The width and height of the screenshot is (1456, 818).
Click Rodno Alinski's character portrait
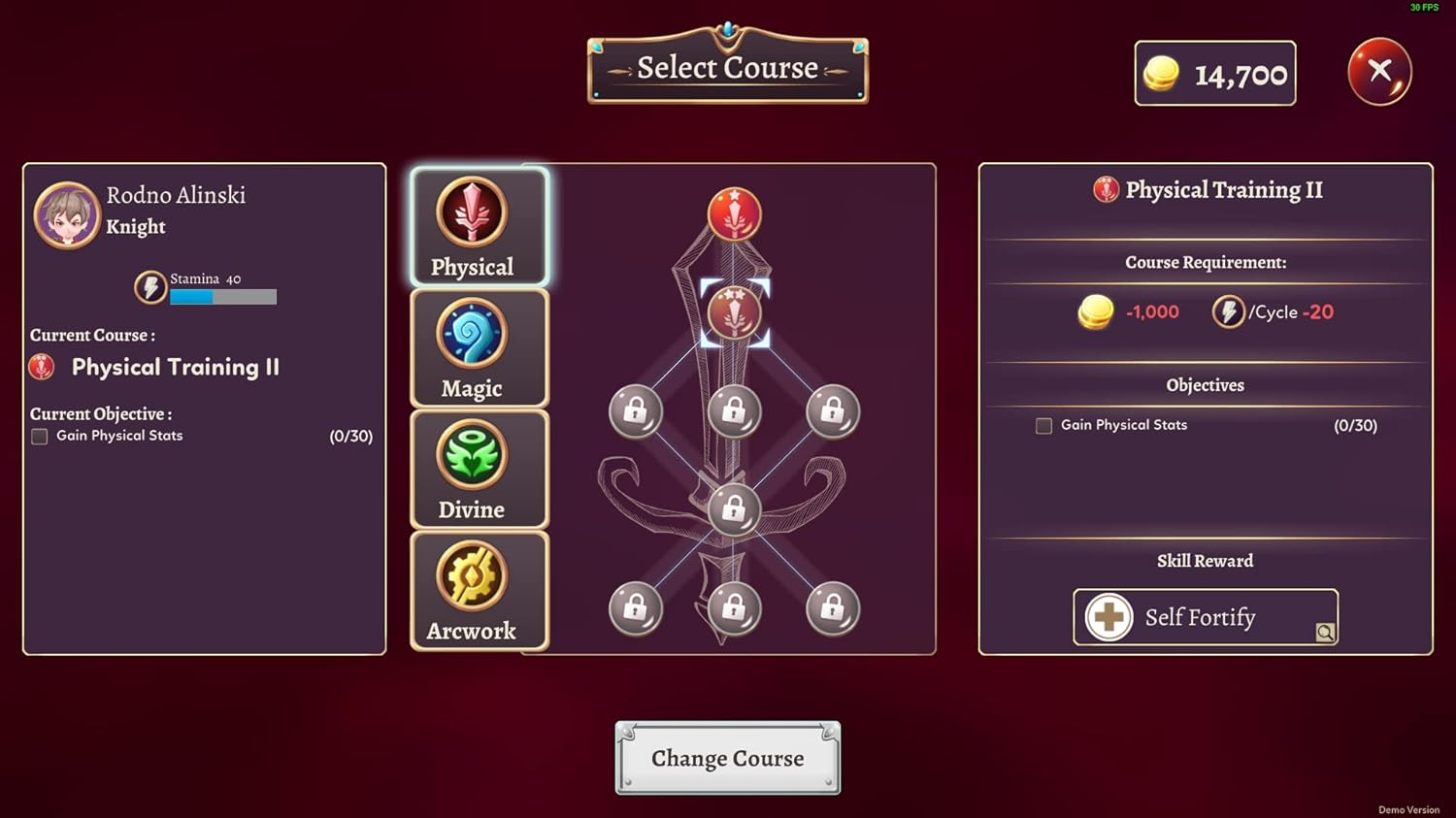[x=66, y=213]
